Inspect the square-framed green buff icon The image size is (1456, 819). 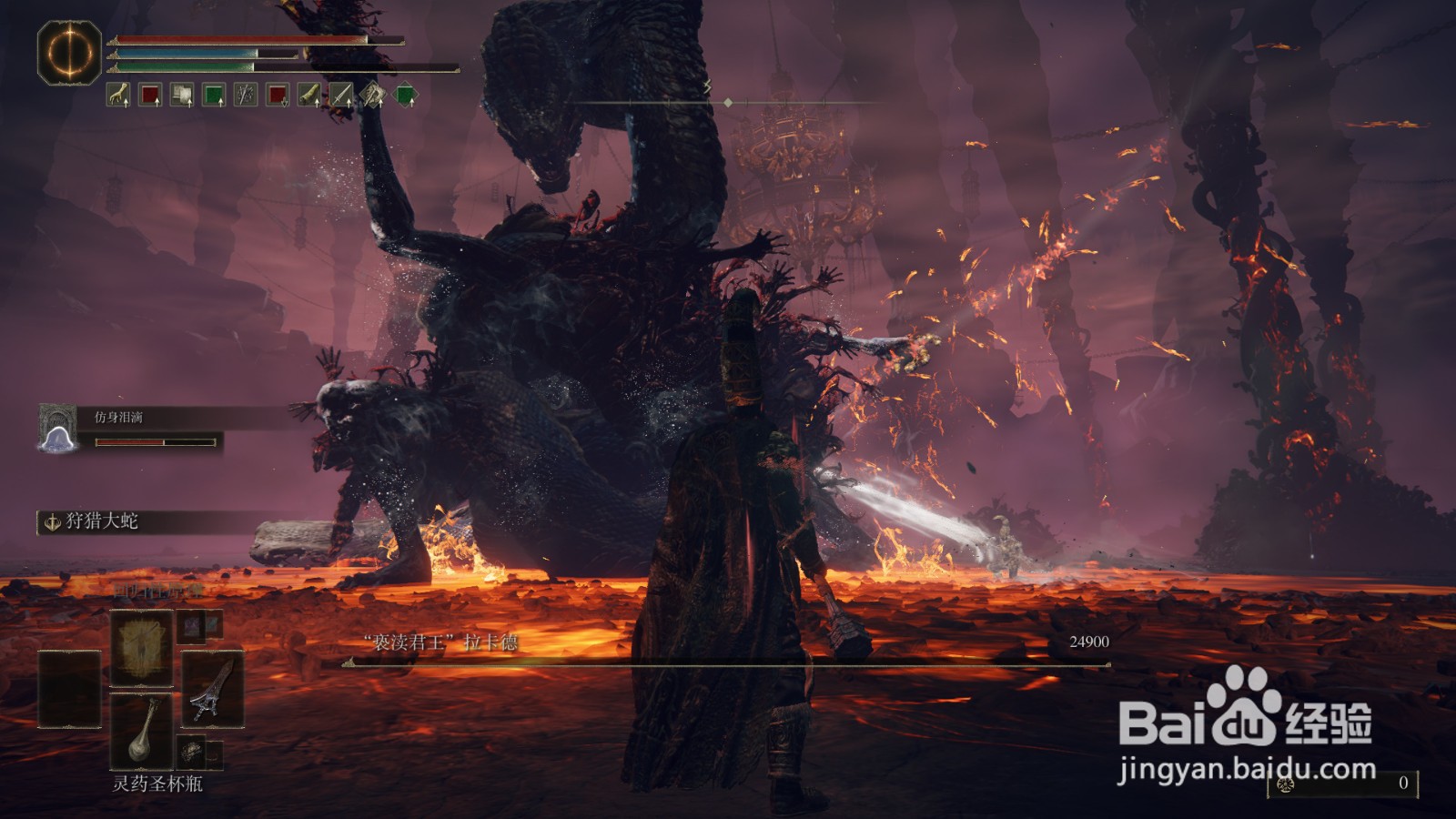tap(214, 95)
